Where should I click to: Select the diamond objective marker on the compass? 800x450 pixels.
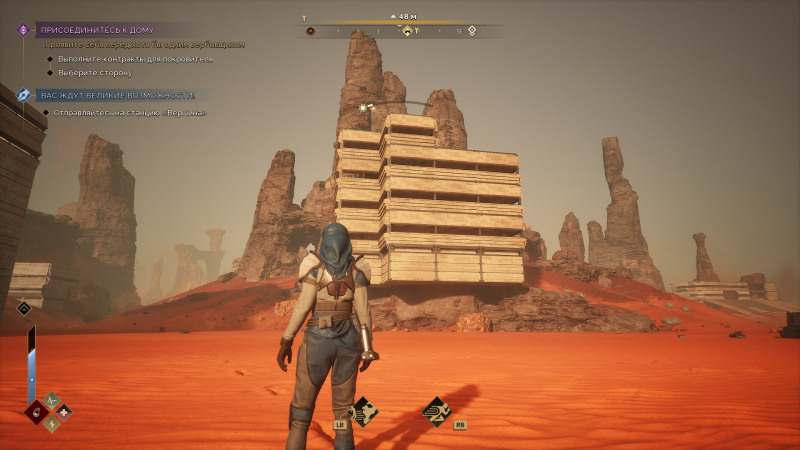point(407,31)
